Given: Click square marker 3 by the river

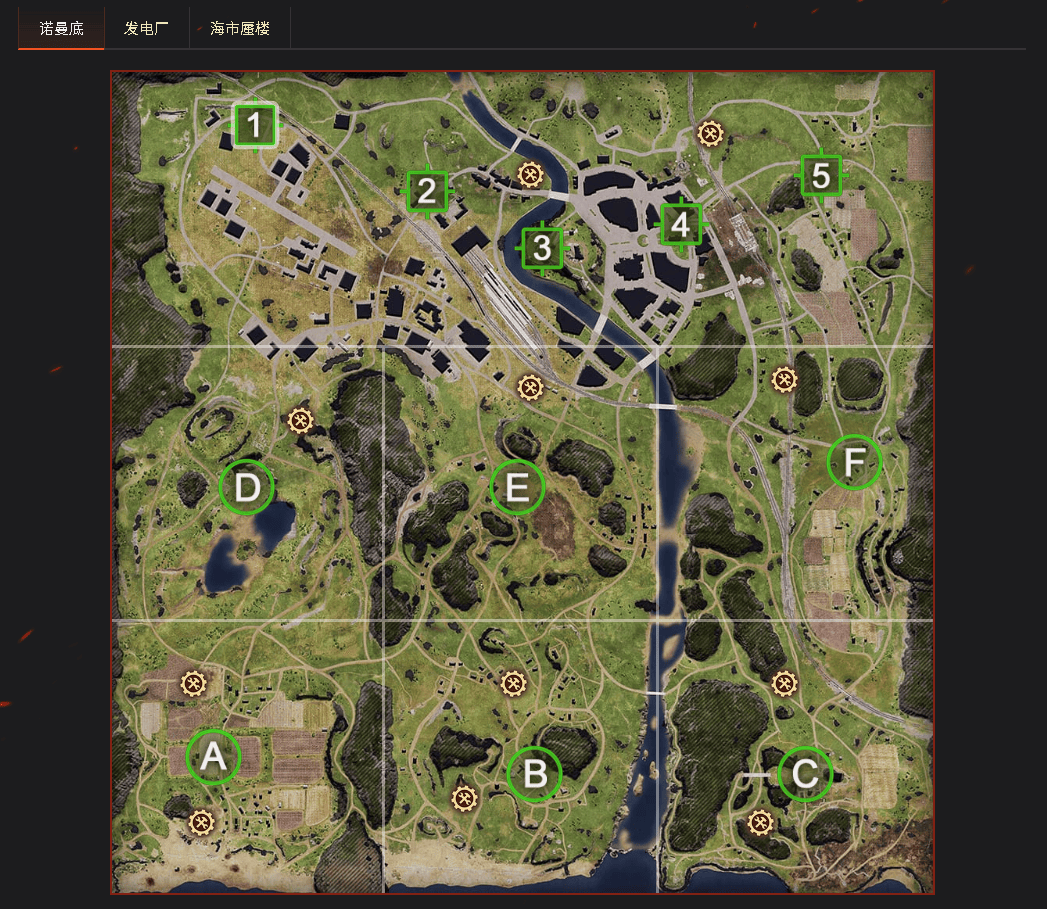Looking at the screenshot, I should pyautogui.click(x=542, y=247).
